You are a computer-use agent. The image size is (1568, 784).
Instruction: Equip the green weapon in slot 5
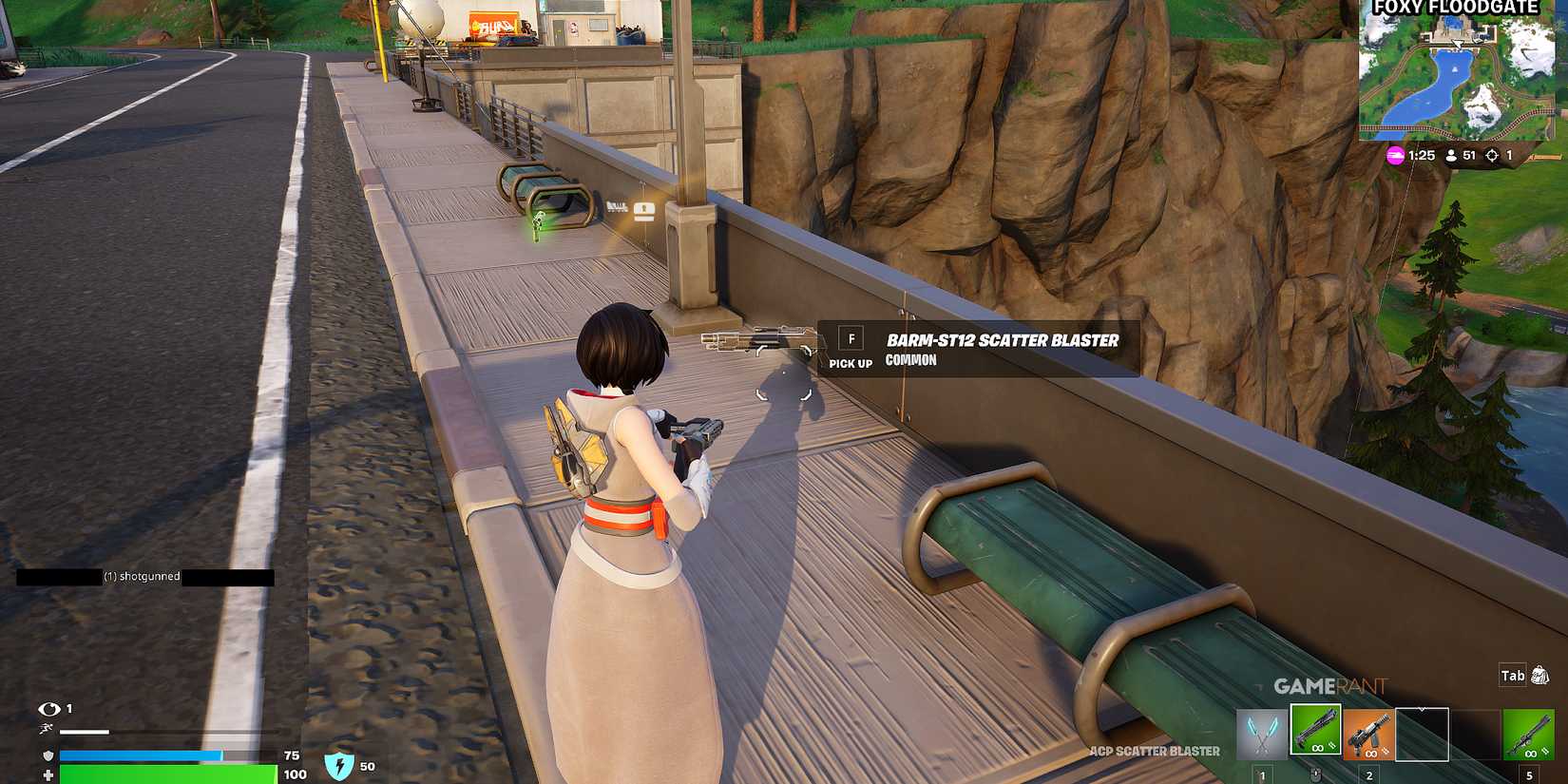[1528, 735]
